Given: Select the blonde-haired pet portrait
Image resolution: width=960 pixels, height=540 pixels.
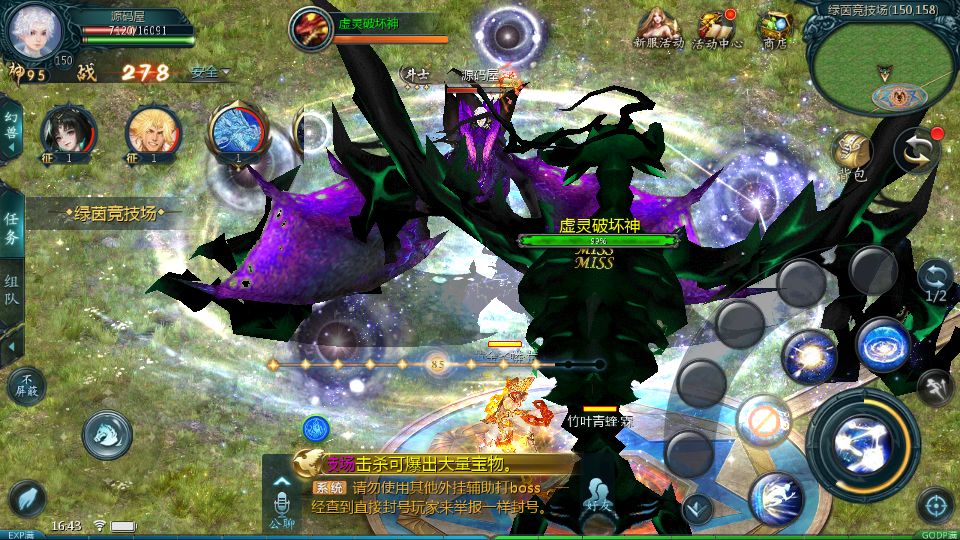Looking at the screenshot, I should (x=153, y=133).
